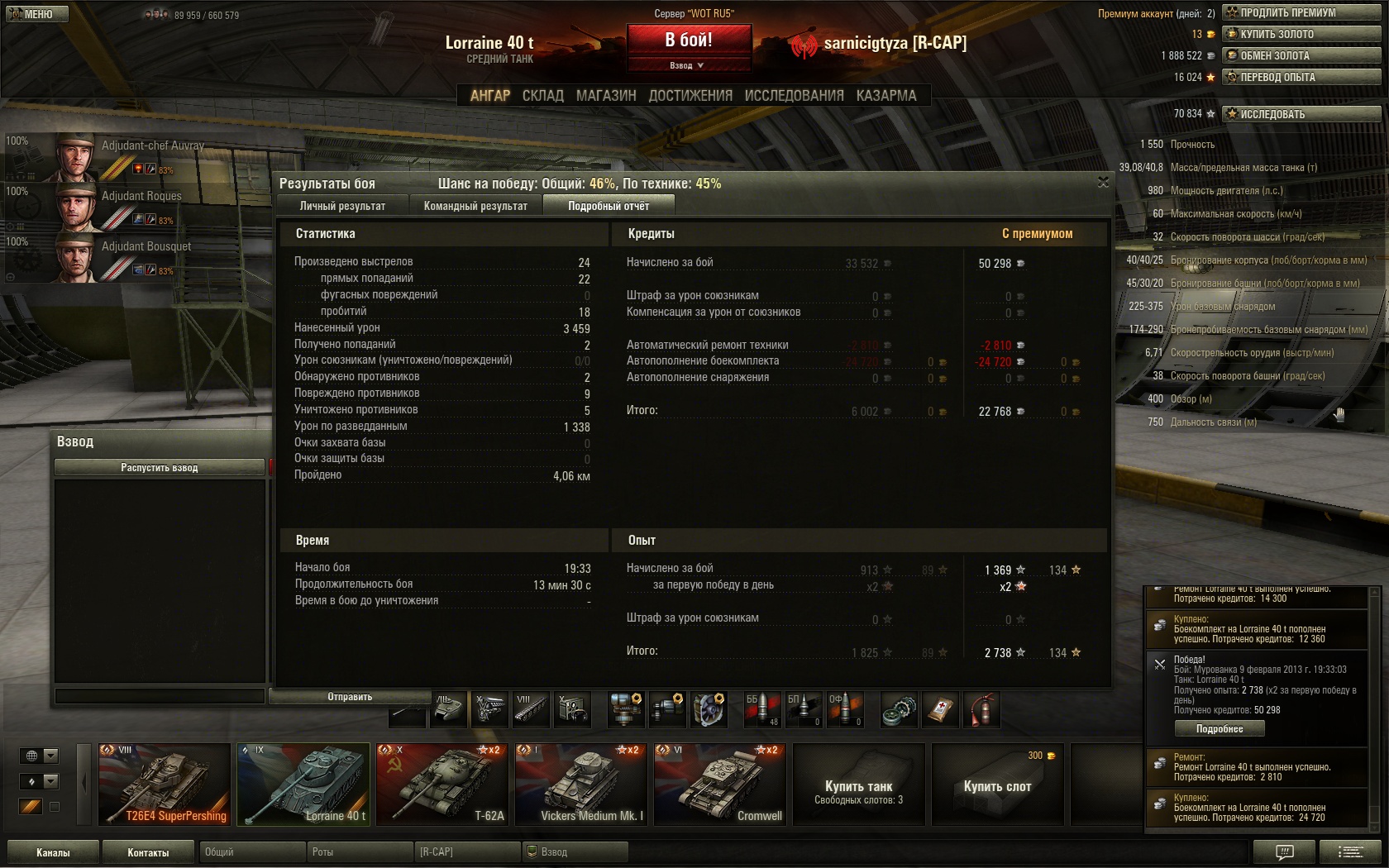Start battle with the В бой! button
The height and width of the screenshot is (868, 1389).
click(x=689, y=40)
